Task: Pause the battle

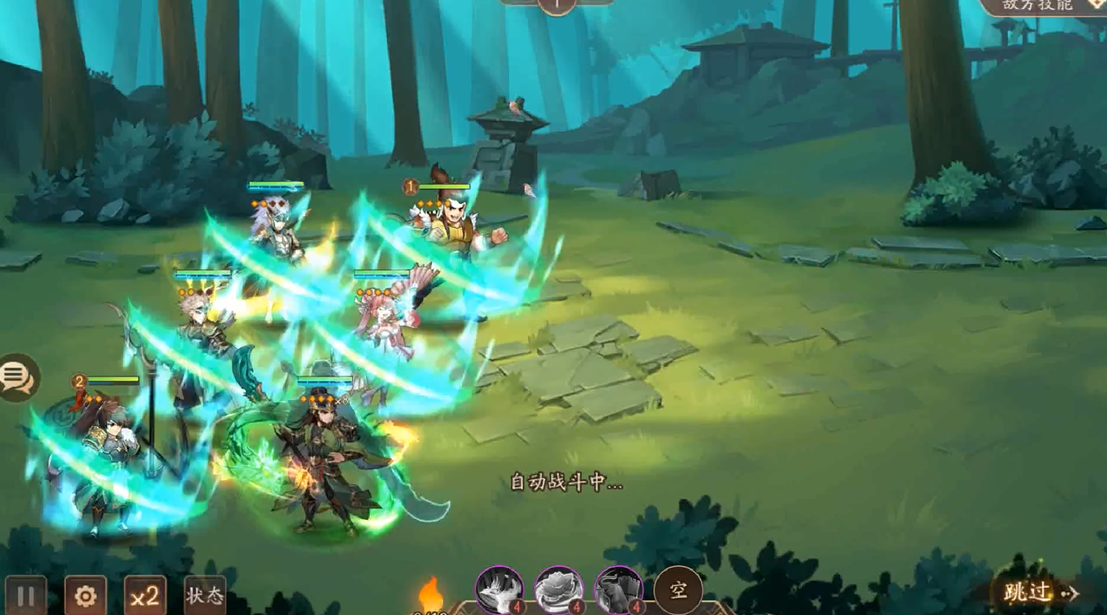Action: [26, 596]
